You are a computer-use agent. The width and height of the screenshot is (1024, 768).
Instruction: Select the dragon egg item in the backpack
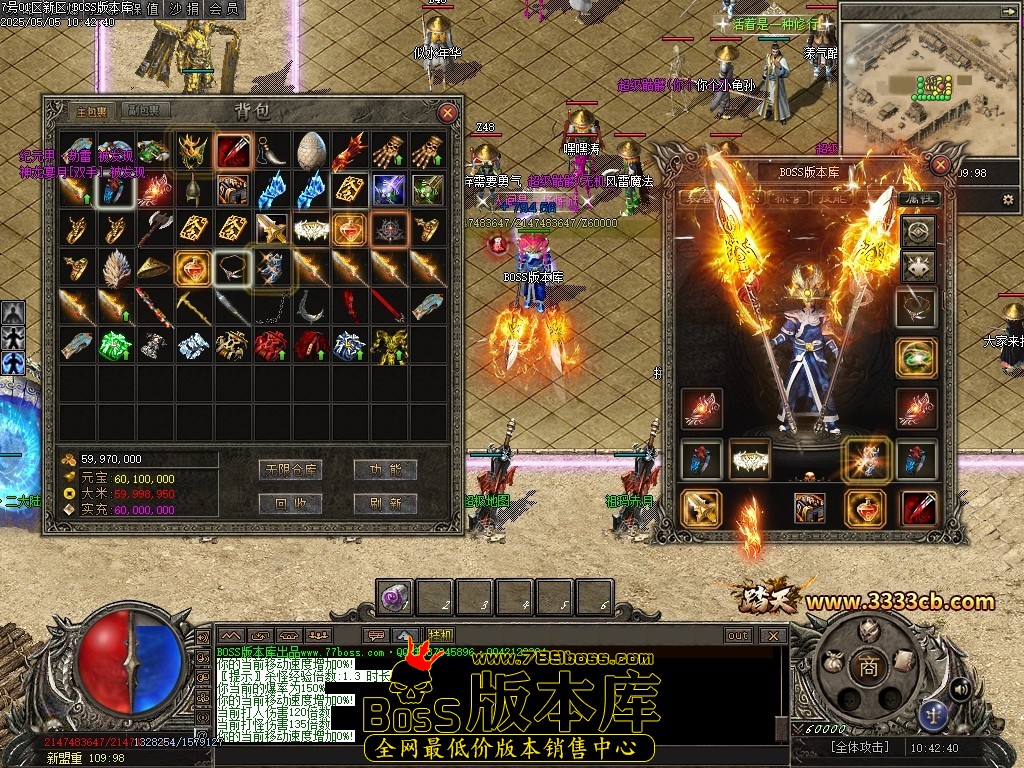point(310,150)
